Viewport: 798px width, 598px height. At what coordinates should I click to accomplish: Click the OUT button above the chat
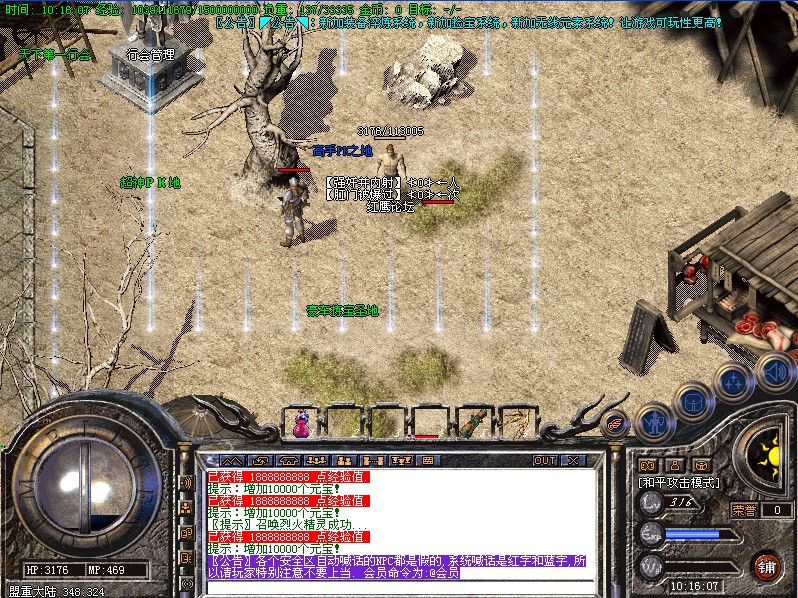tap(545, 461)
